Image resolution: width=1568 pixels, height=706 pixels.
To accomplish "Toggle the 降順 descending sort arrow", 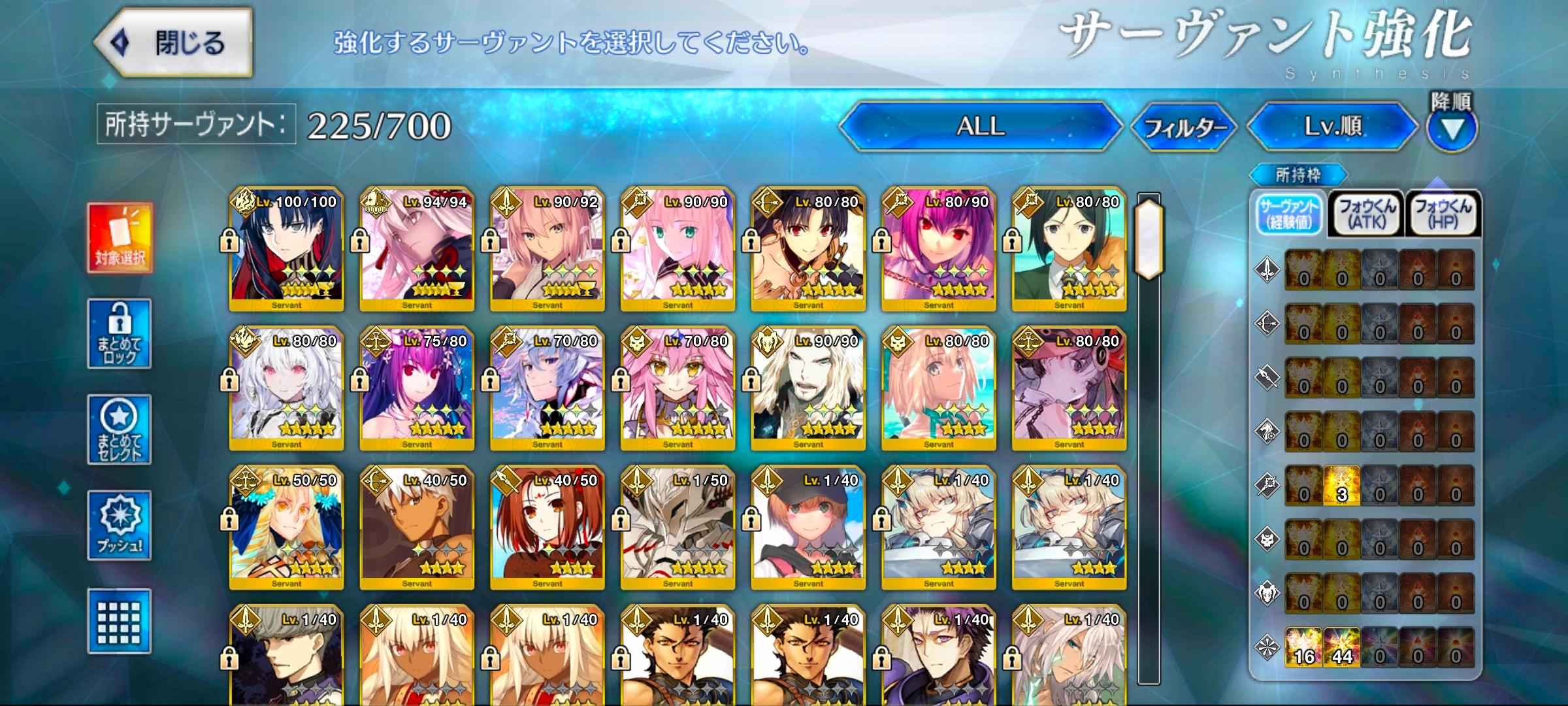I will 1452,127.
